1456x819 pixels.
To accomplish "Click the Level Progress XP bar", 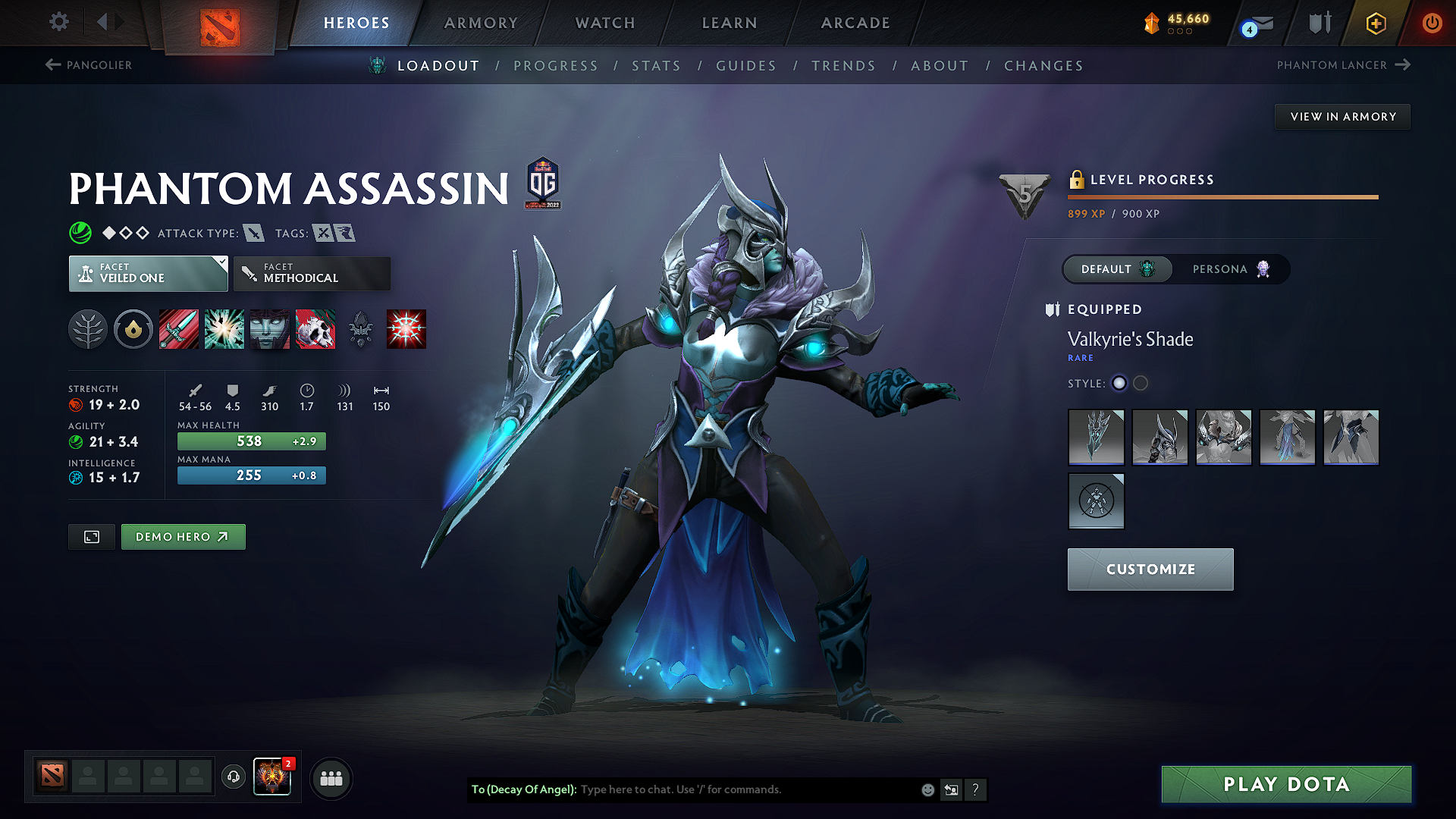I will 1222,197.
